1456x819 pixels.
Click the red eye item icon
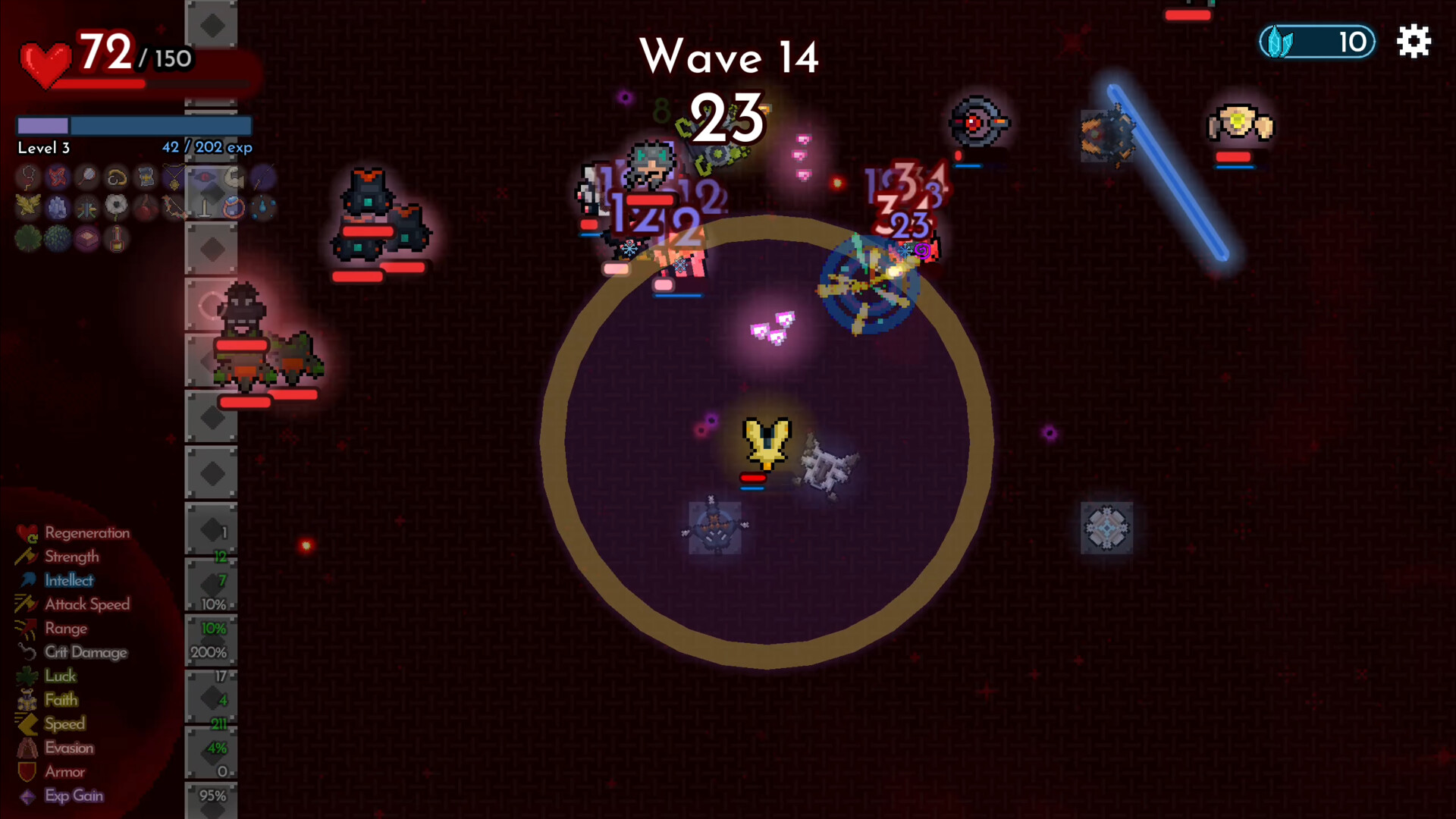(x=205, y=177)
